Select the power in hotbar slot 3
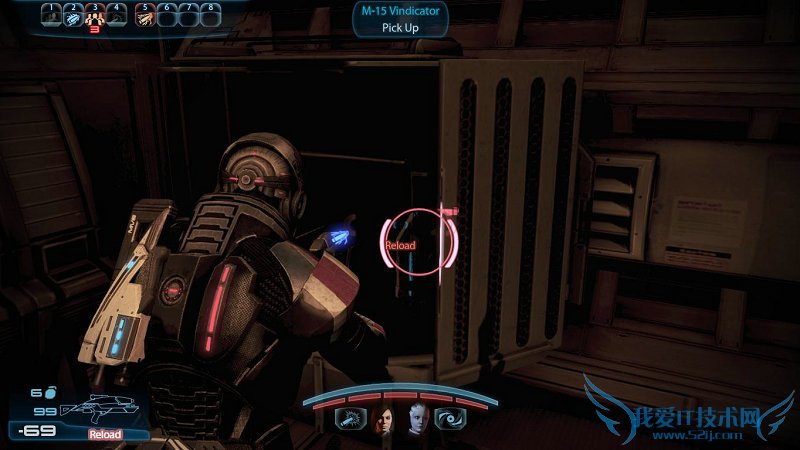 (95, 17)
